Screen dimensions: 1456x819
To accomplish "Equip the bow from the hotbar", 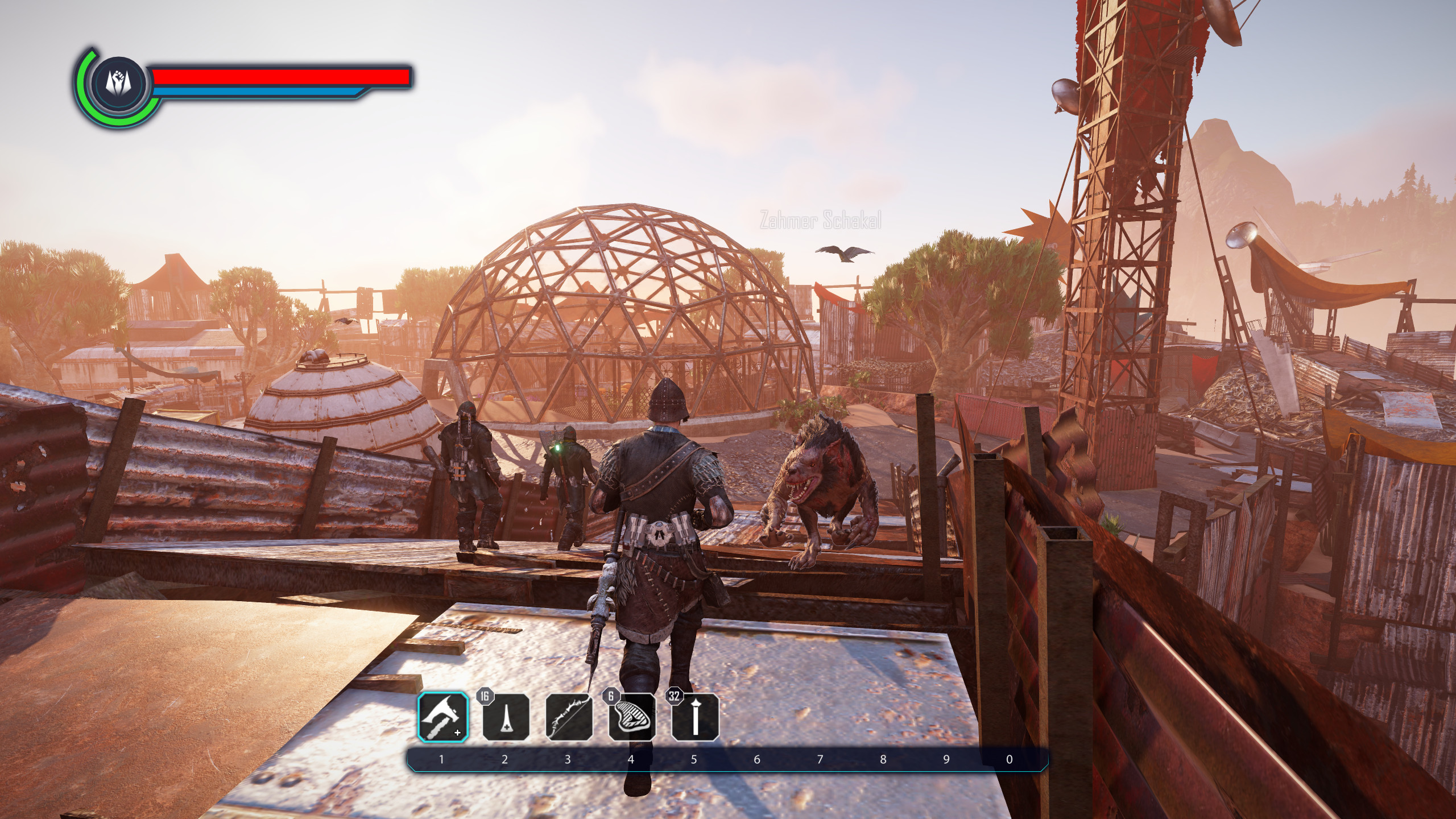I will pos(569,717).
